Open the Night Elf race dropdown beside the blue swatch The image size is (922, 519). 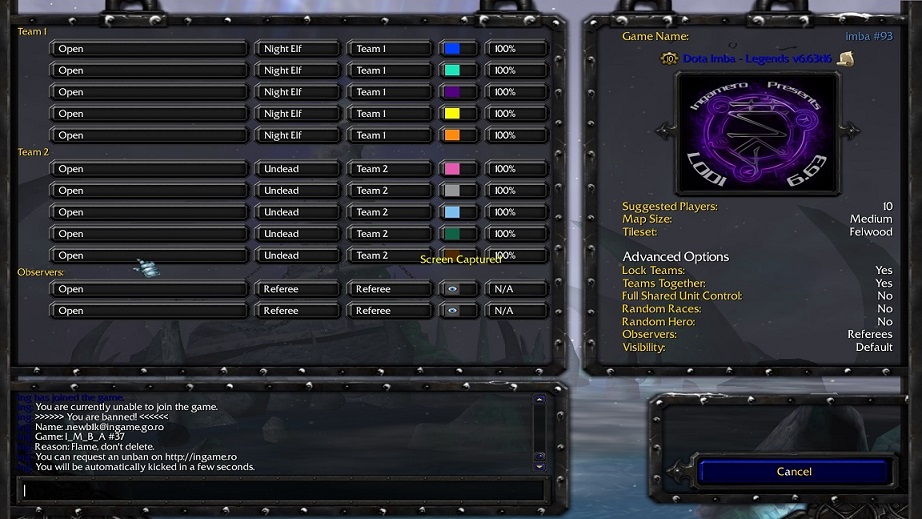(297, 49)
